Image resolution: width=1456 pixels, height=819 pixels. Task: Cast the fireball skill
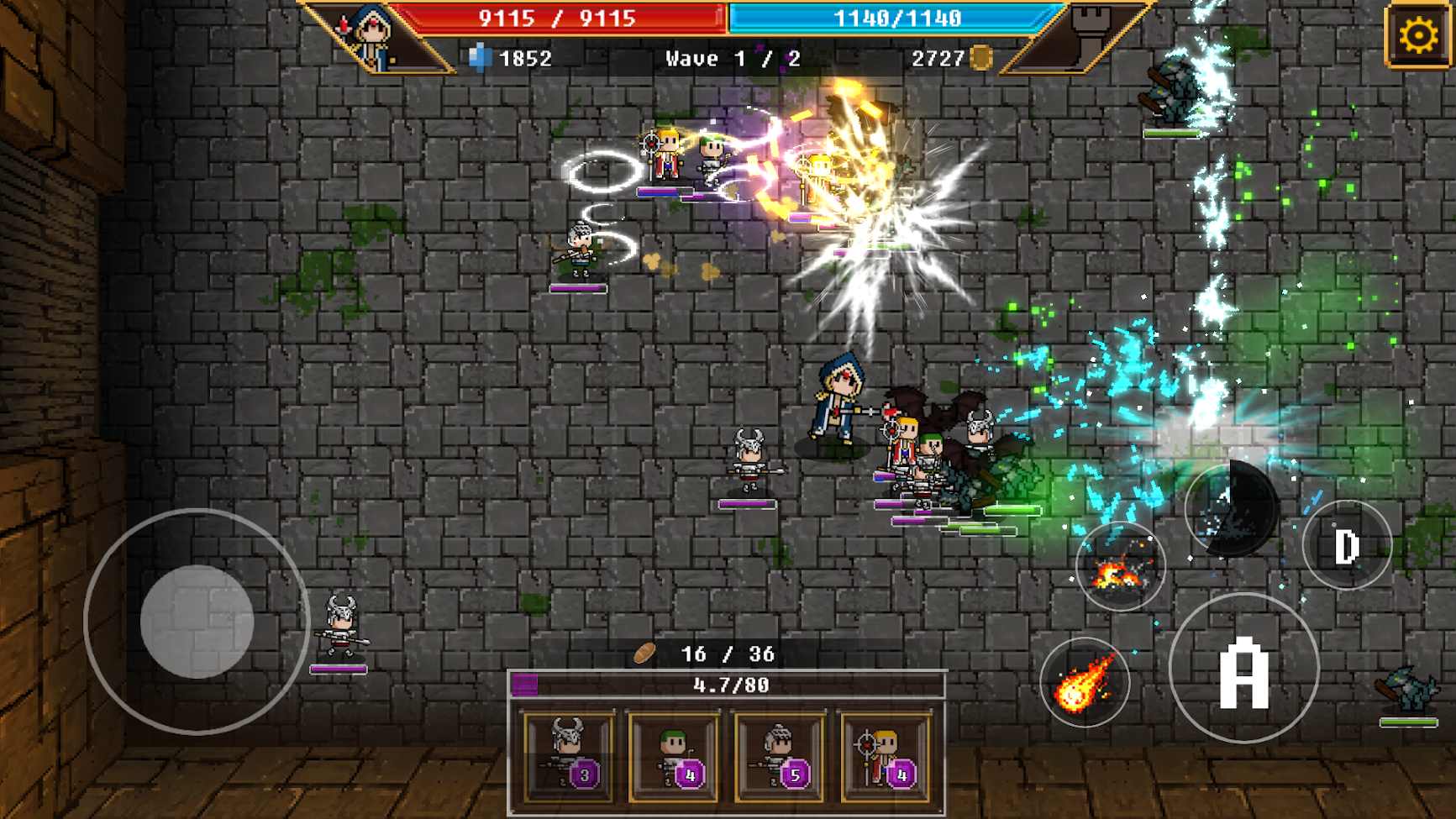tap(1085, 682)
